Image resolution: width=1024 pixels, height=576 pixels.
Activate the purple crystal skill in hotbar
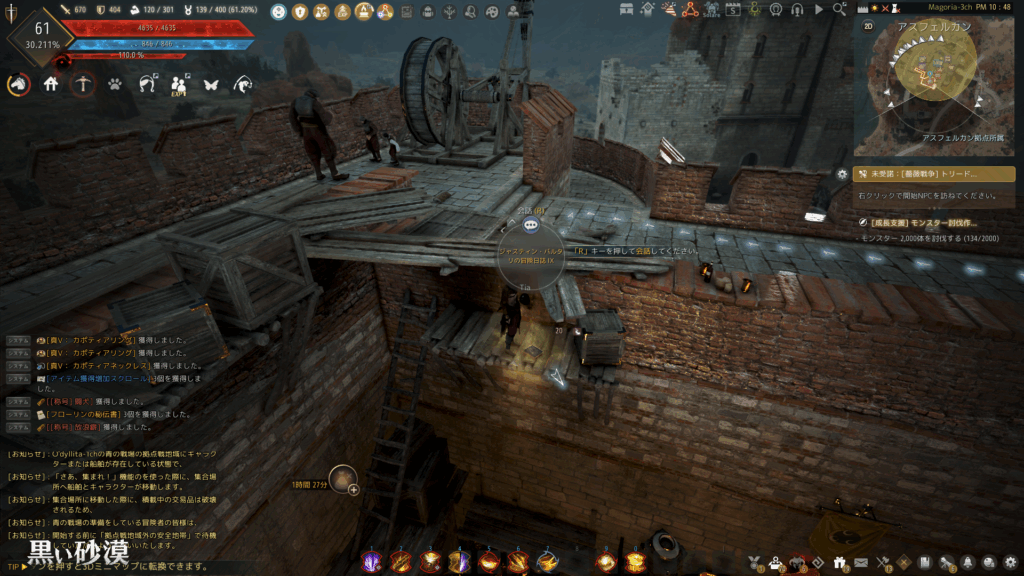(x=371, y=562)
